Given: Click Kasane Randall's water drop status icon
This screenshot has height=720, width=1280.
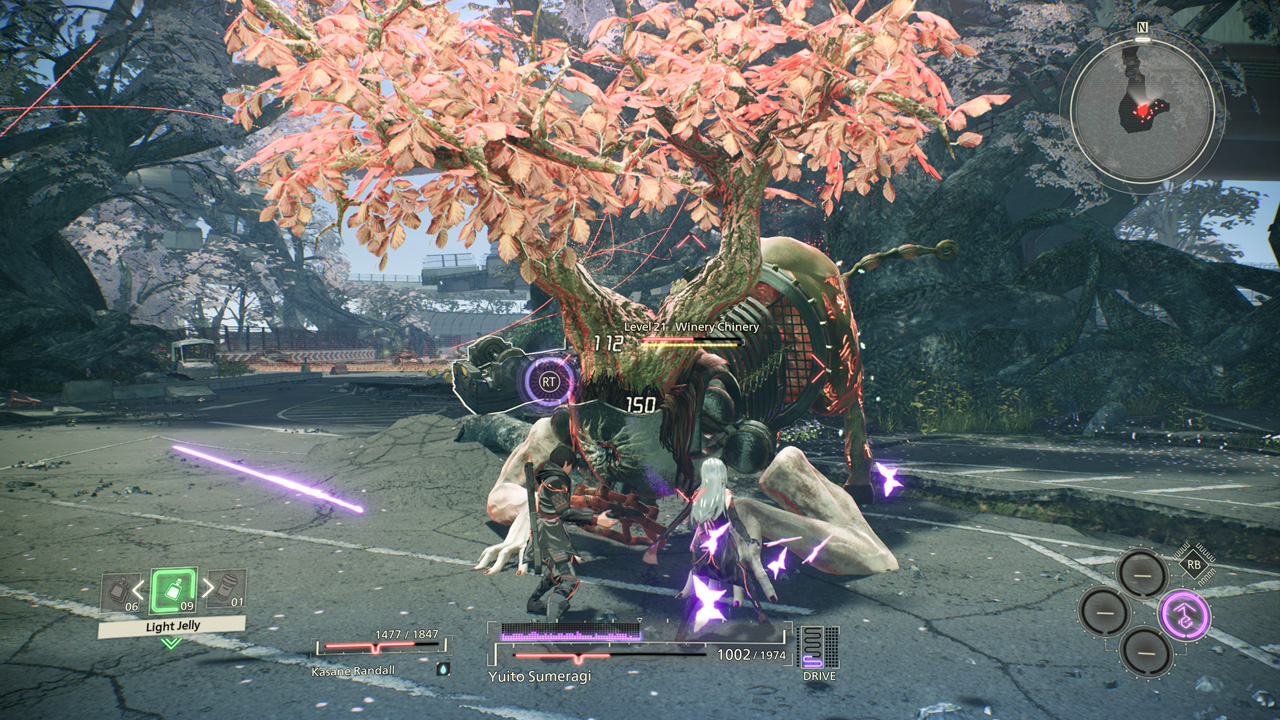Looking at the screenshot, I should pyautogui.click(x=442, y=667).
